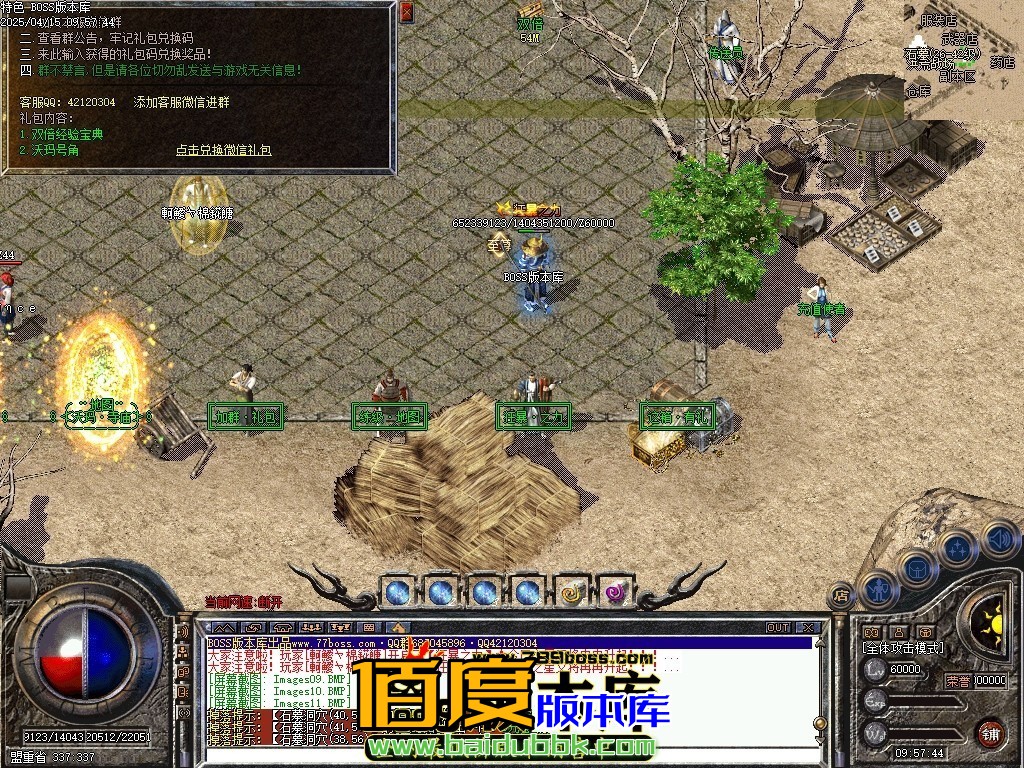Switch attack mode at 全体攻击模式 label
The image size is (1024, 768).
pyautogui.click(x=902, y=648)
